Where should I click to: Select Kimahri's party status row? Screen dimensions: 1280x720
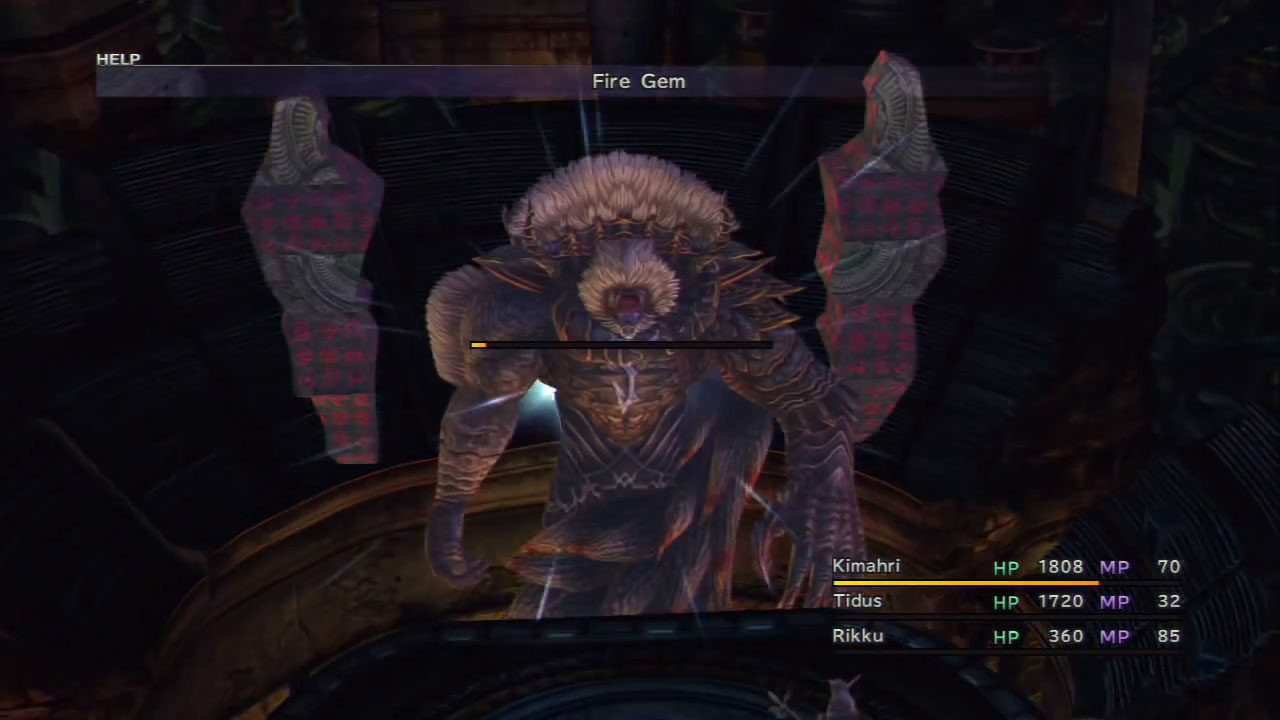point(1005,567)
